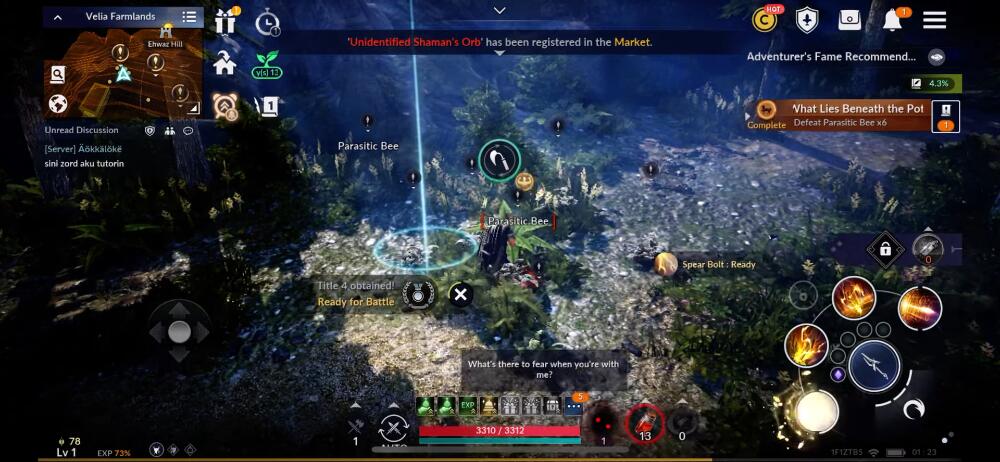1000x462 pixels.
Task: Open the house camp icon
Action: click(225, 63)
